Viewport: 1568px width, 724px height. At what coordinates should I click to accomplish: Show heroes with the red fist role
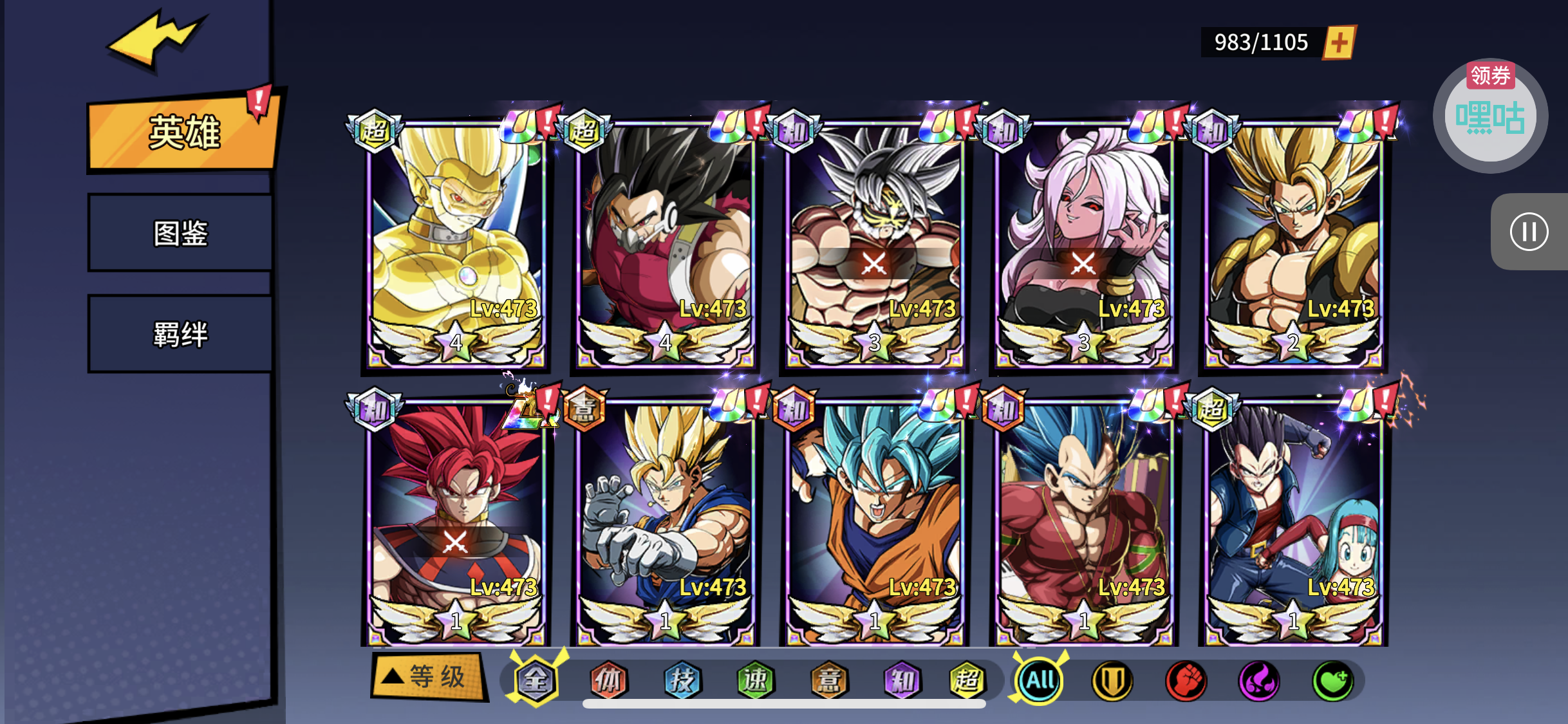click(1186, 680)
